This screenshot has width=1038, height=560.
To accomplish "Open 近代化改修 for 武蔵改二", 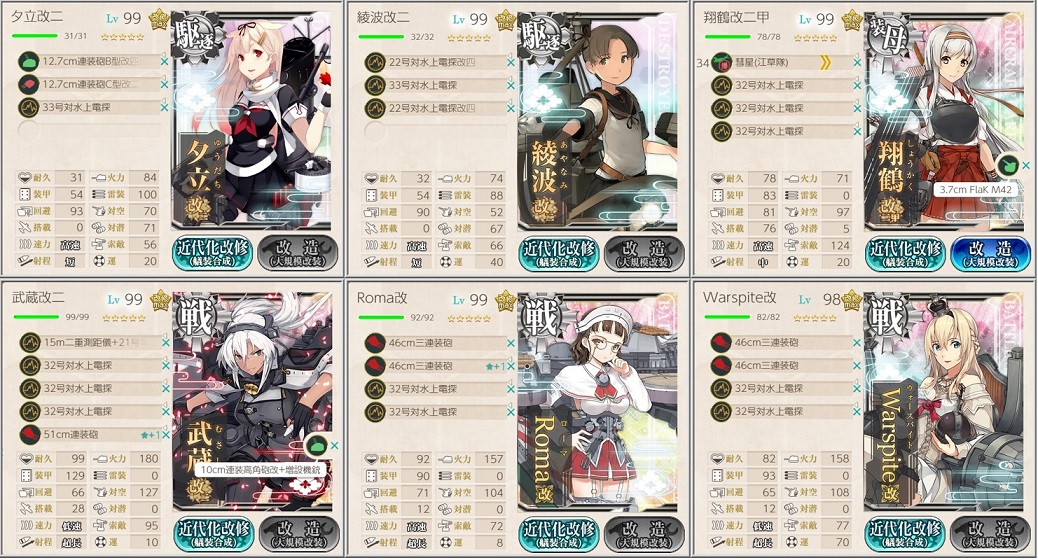I will pos(212,531).
